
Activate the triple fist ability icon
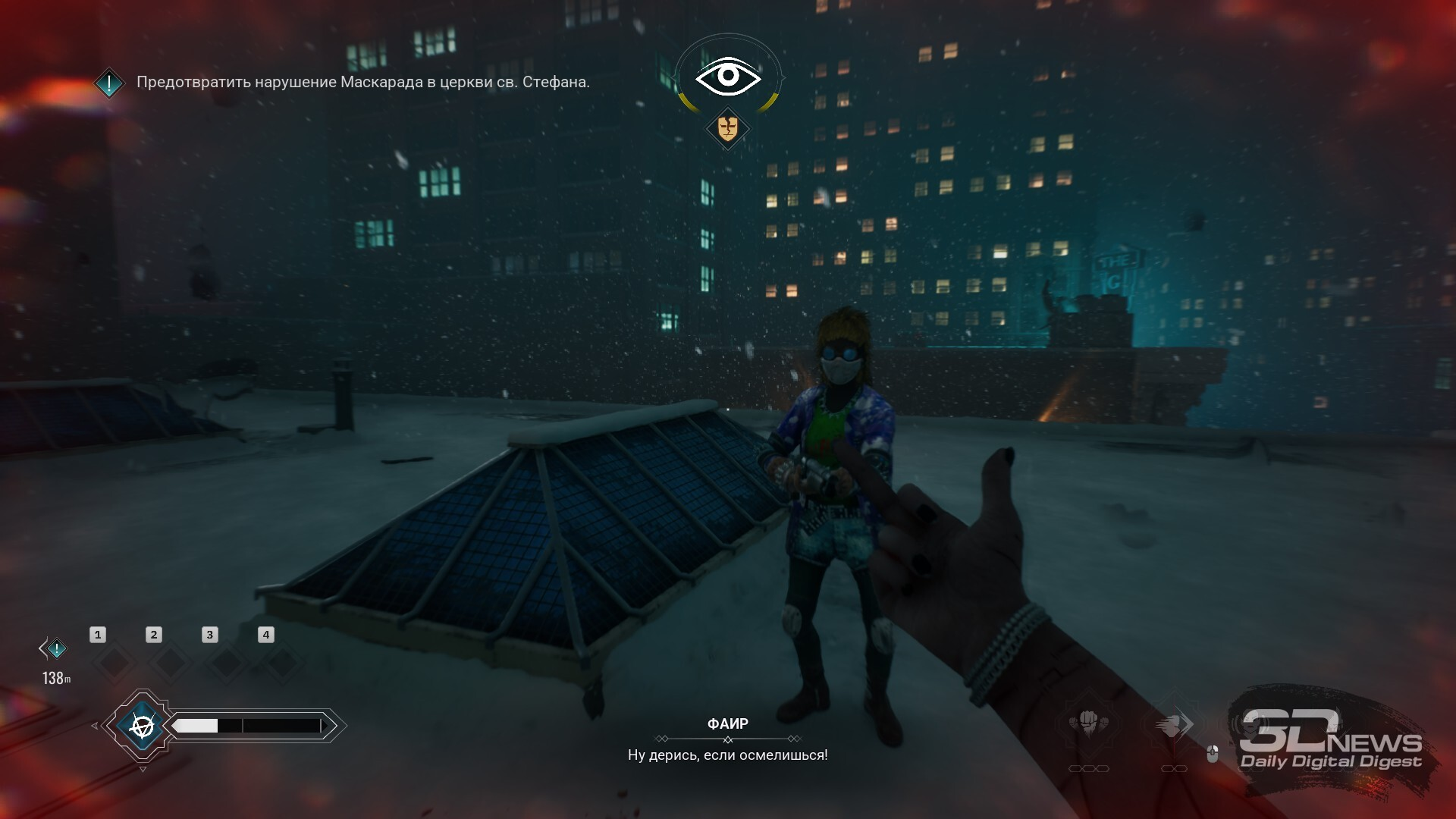pos(1089,723)
